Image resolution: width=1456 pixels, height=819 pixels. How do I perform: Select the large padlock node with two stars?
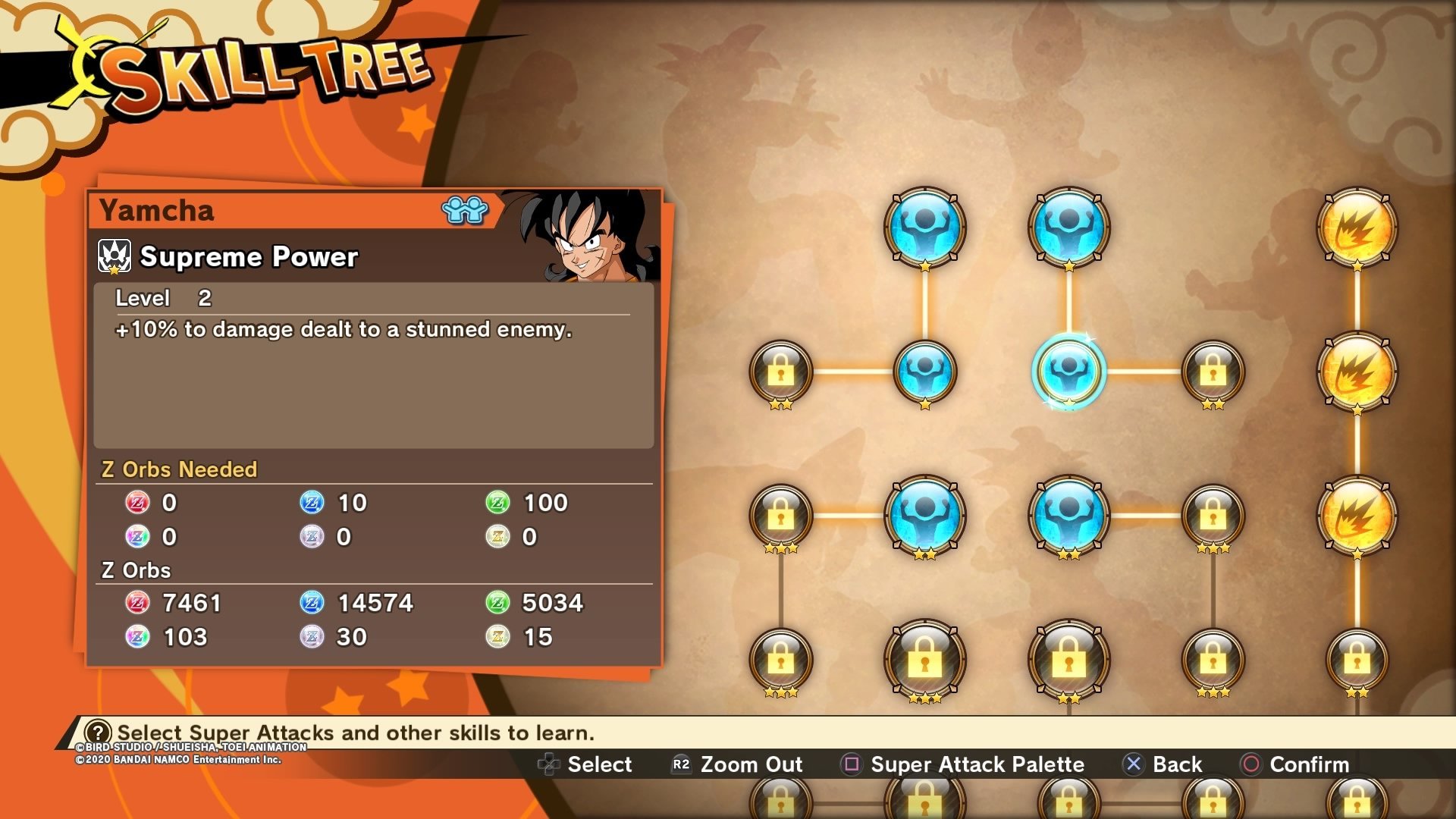1068,659
